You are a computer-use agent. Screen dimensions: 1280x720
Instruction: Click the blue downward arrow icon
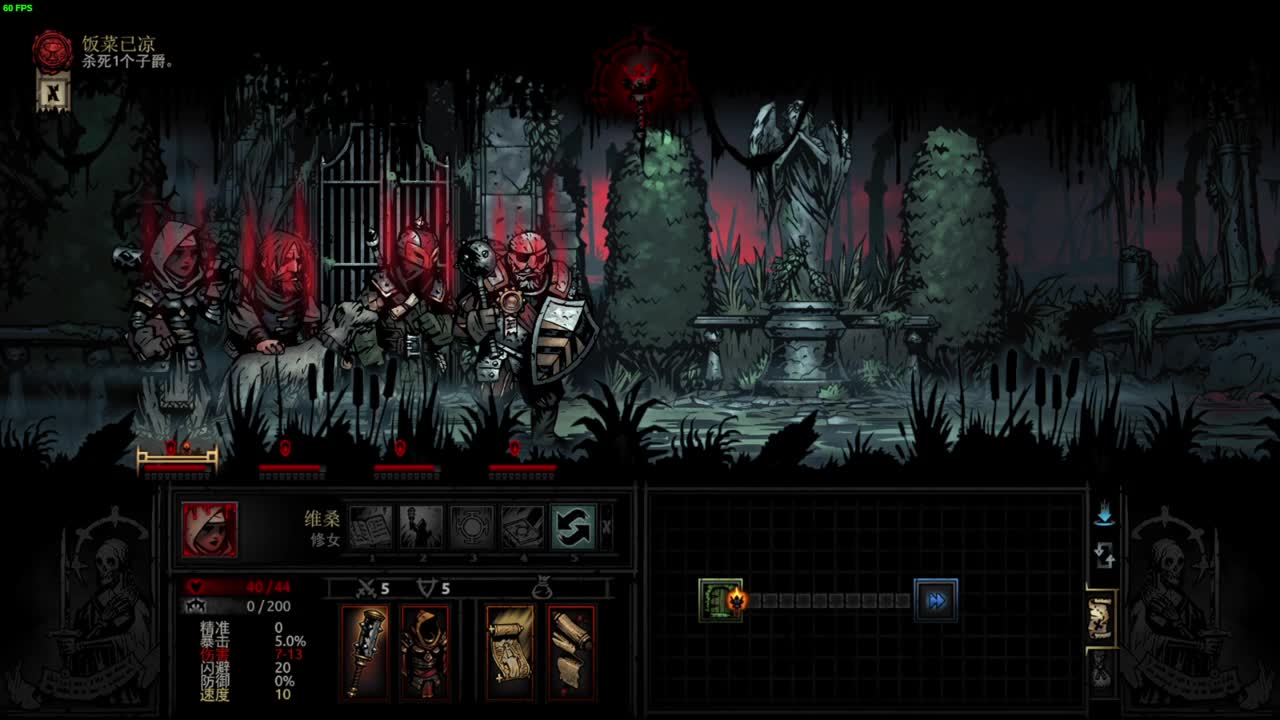[1104, 515]
